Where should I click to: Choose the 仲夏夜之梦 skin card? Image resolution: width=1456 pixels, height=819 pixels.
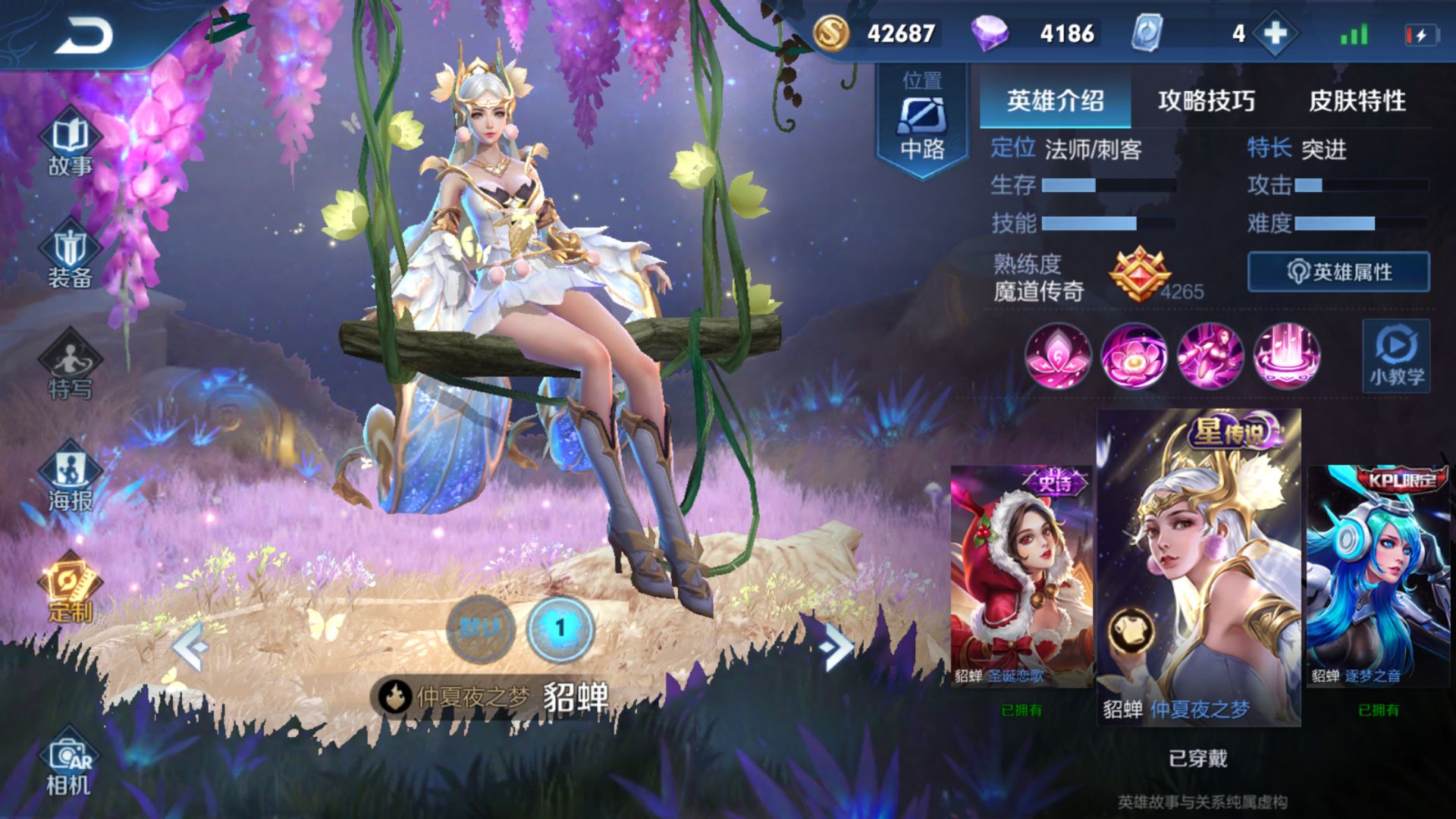pyautogui.click(x=1198, y=567)
